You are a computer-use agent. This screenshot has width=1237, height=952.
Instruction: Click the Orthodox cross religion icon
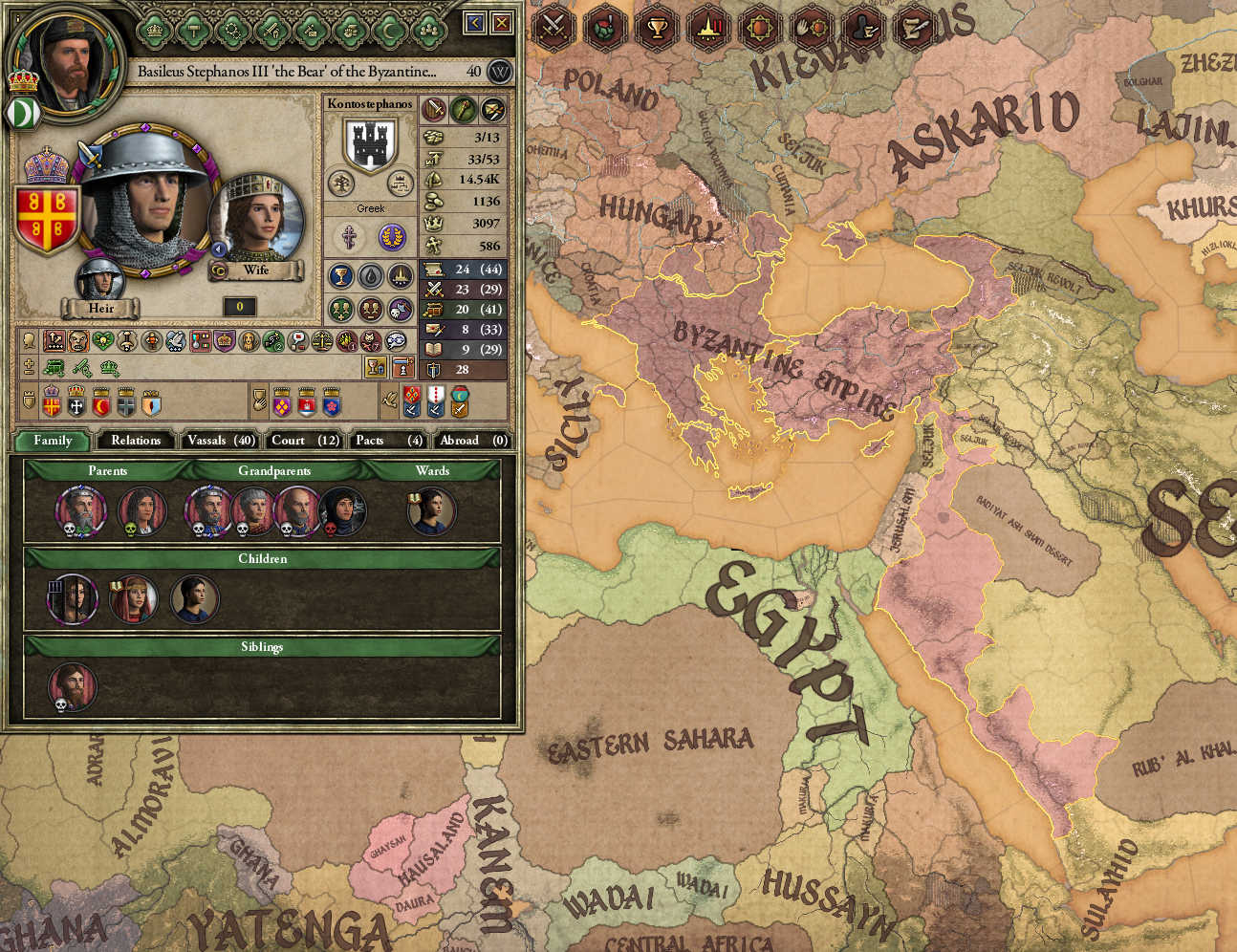349,237
